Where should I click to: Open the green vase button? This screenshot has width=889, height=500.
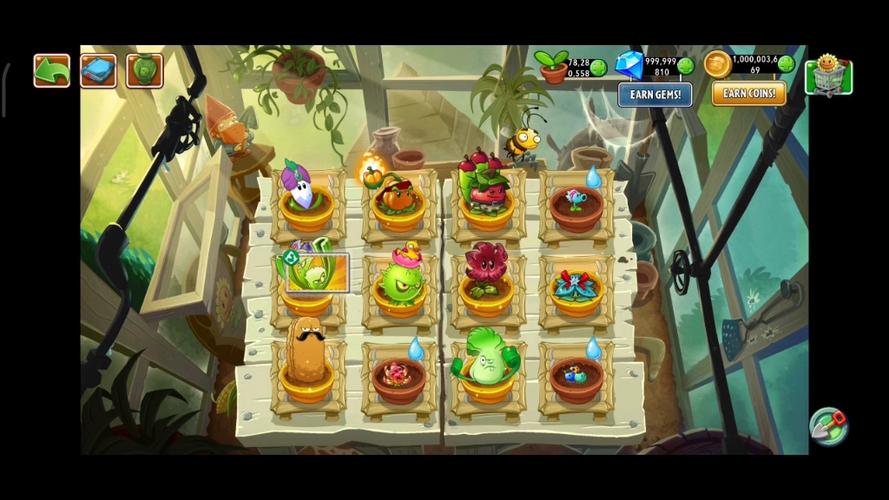point(145,71)
